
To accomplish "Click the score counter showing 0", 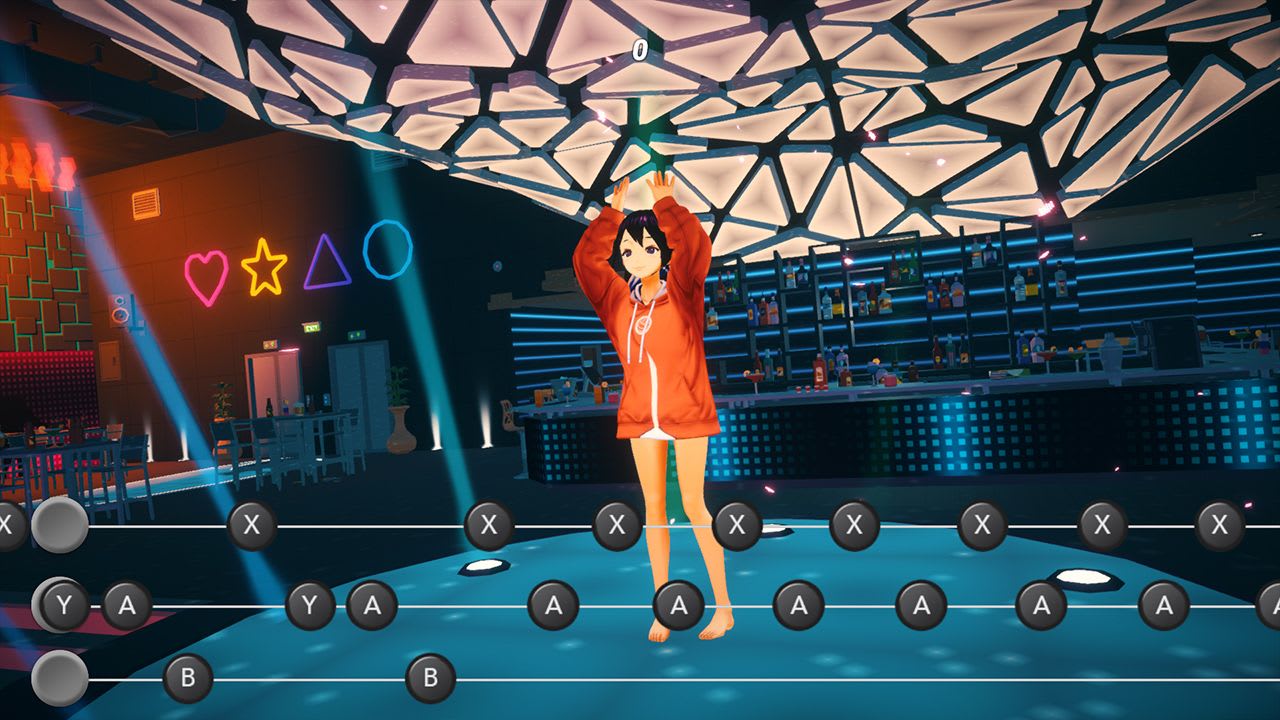I will [x=637, y=47].
